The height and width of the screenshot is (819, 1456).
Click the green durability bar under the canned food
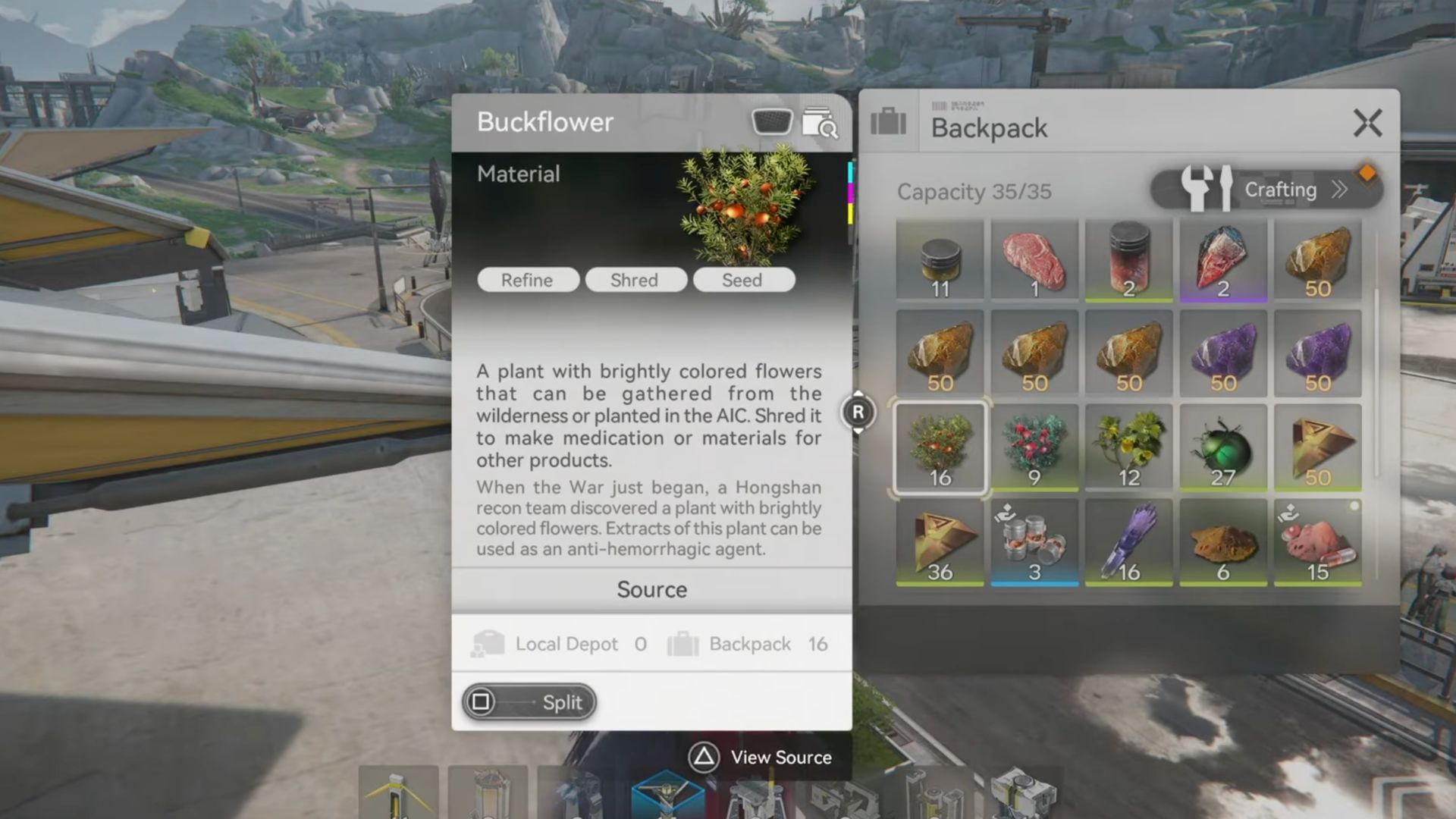coord(1035,585)
